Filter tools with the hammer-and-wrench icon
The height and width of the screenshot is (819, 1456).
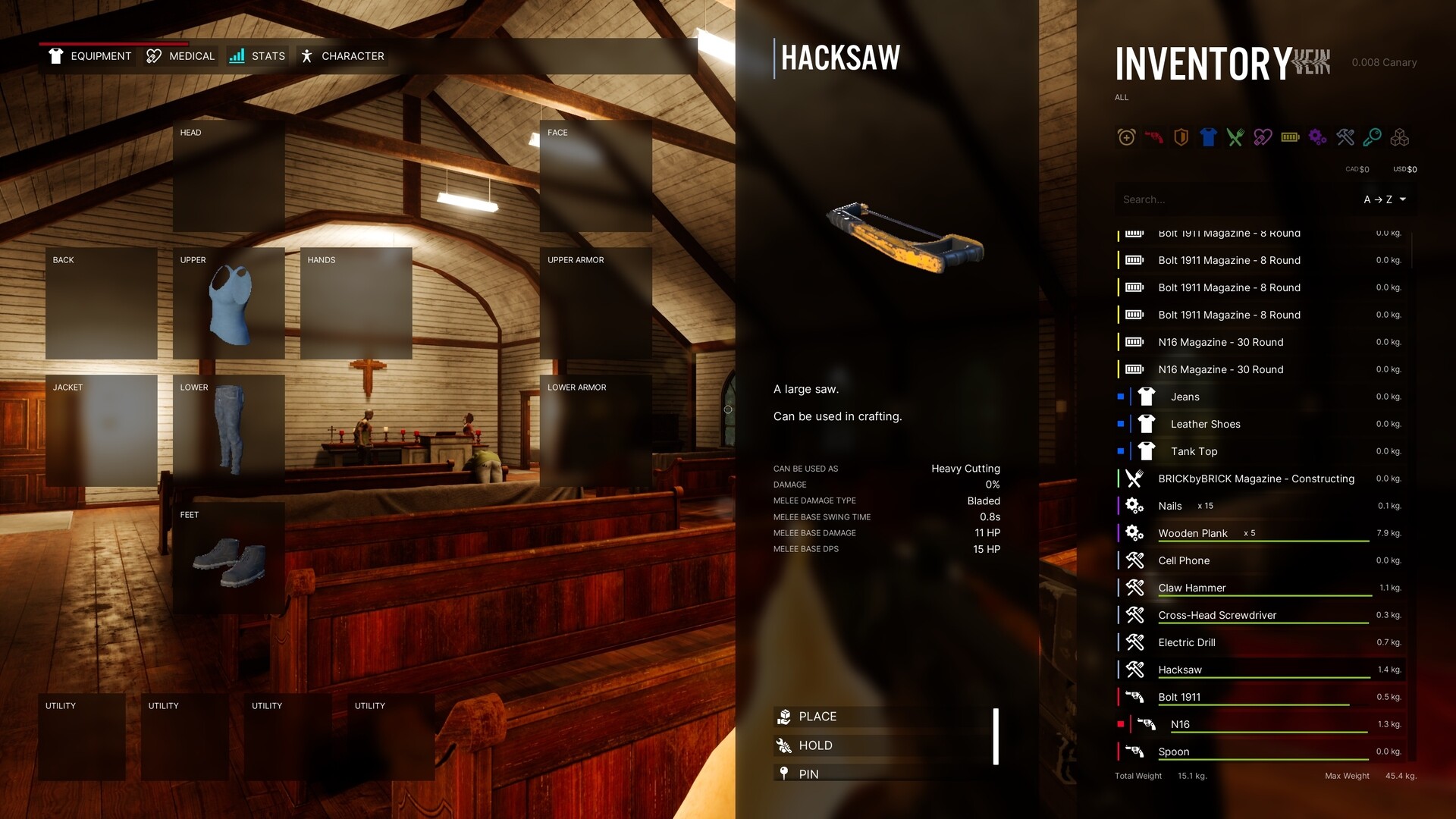point(1345,137)
